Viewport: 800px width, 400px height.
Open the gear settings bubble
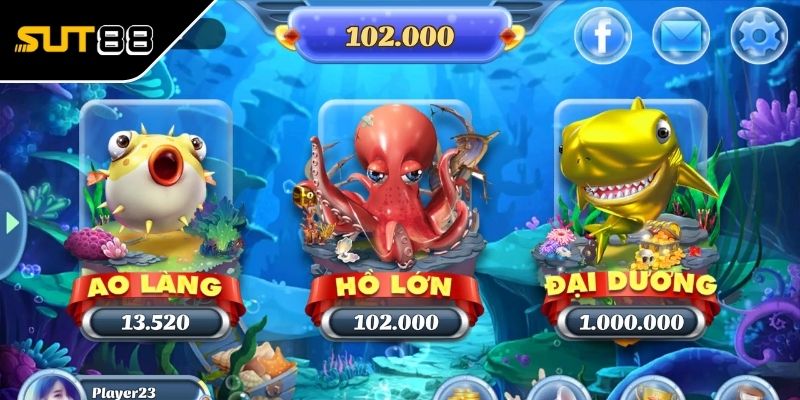pos(759,37)
